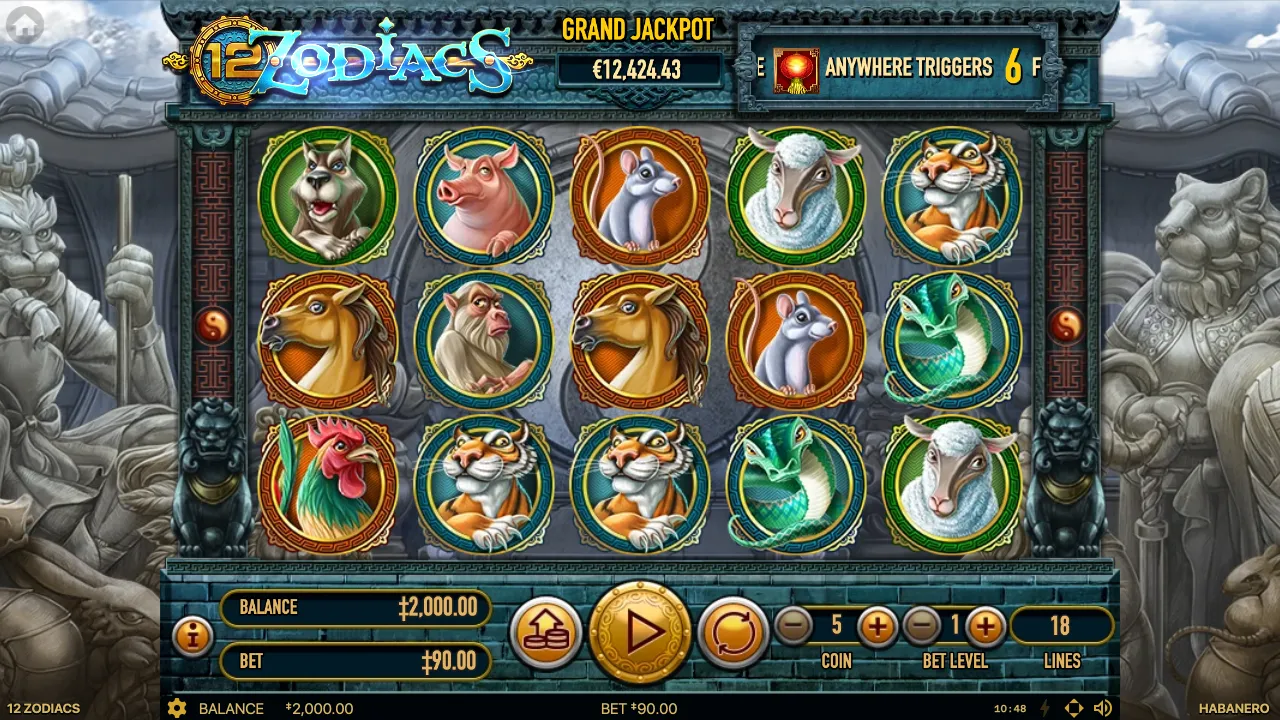Increase coin value with the plus stepper
1280x720 pixels.
coord(878,628)
